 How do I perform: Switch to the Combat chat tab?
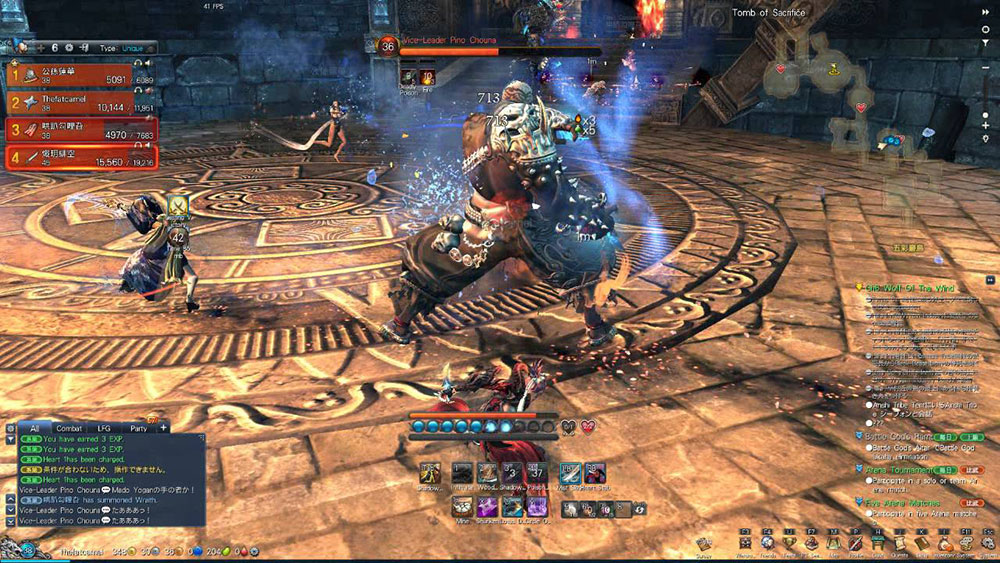(69, 428)
